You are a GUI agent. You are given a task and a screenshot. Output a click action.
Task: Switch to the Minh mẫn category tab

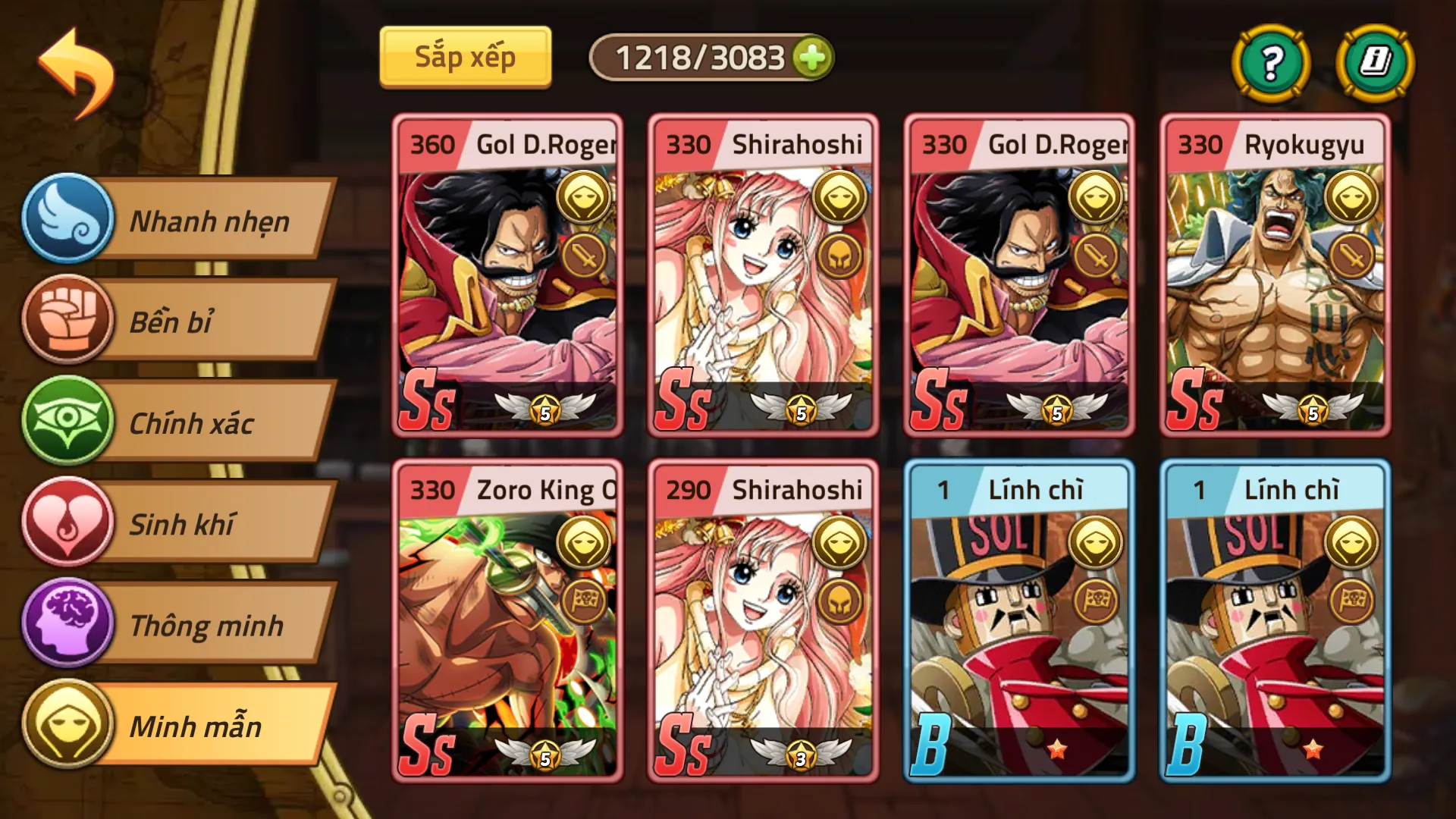click(197, 726)
